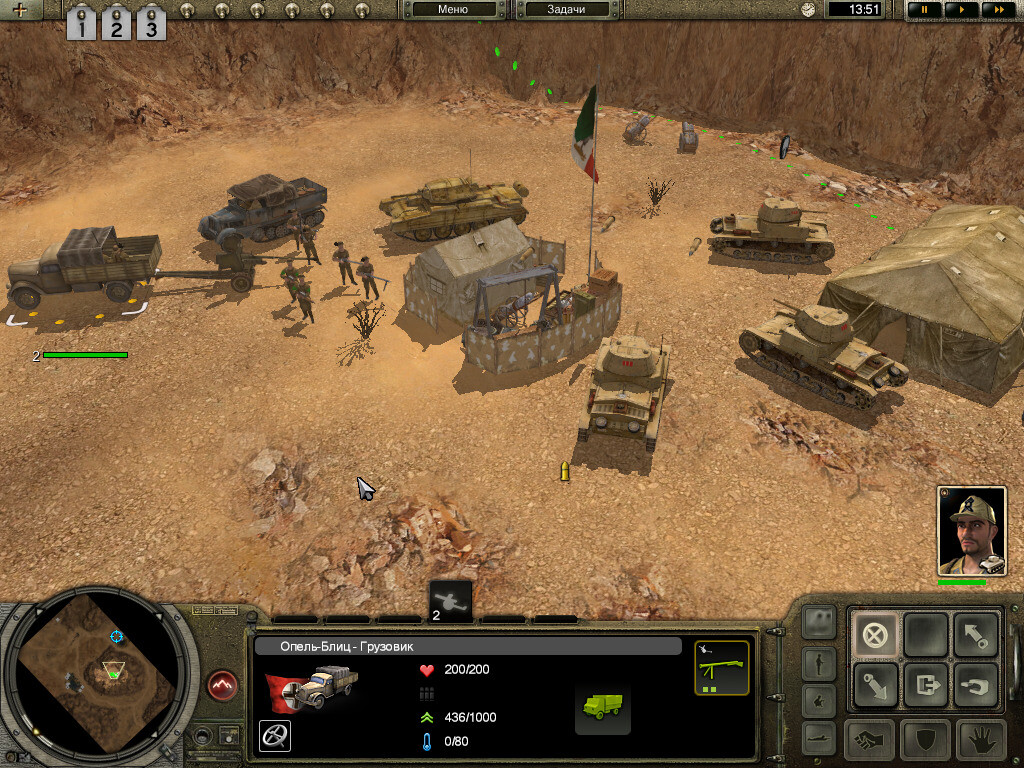Click the steering wheel driver icon

pyautogui.click(x=272, y=735)
